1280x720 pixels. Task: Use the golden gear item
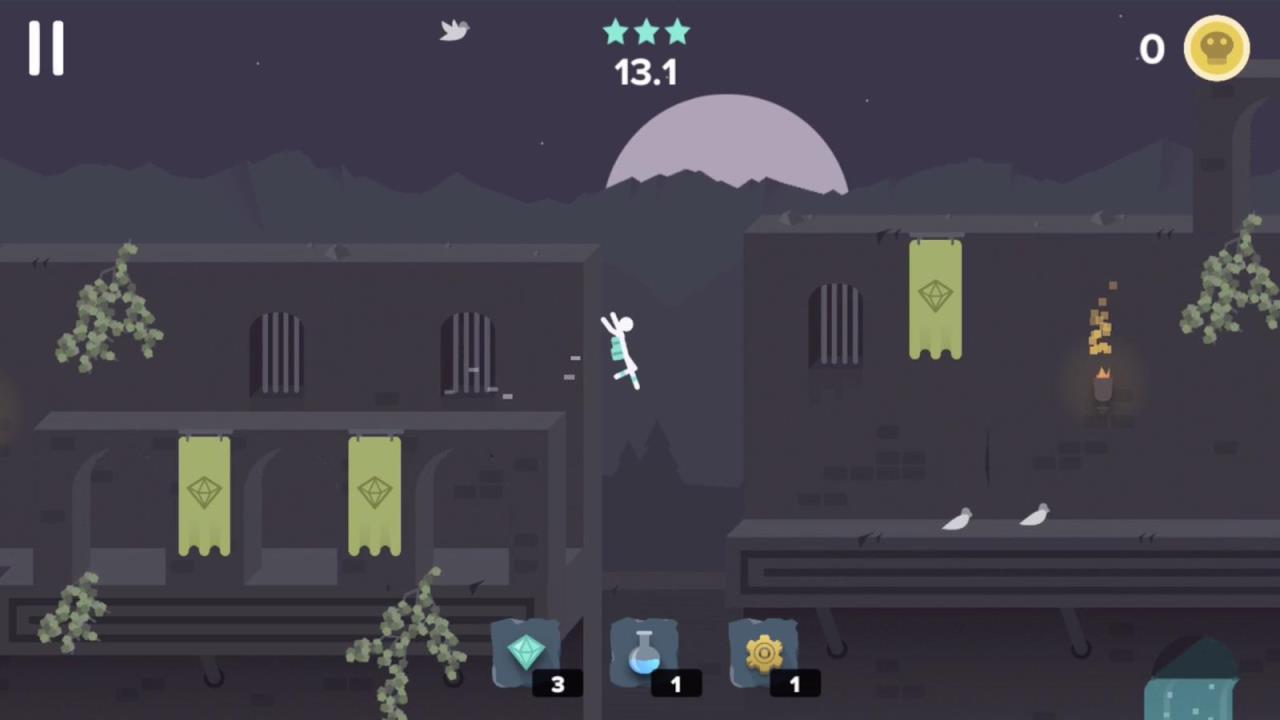[764, 653]
